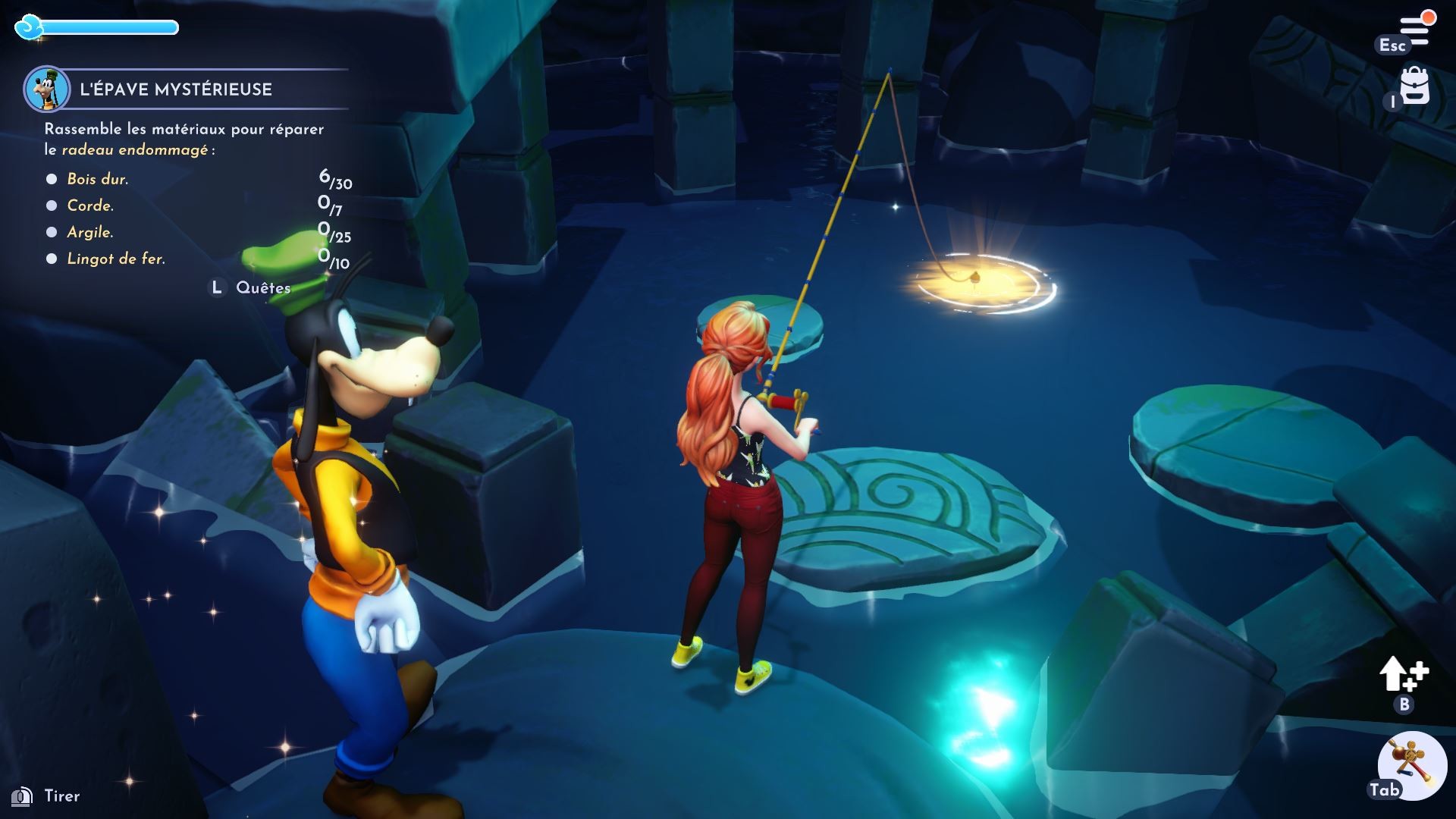Click the bullet next to Corde
This screenshot has height=819, width=1456.
pyautogui.click(x=51, y=206)
